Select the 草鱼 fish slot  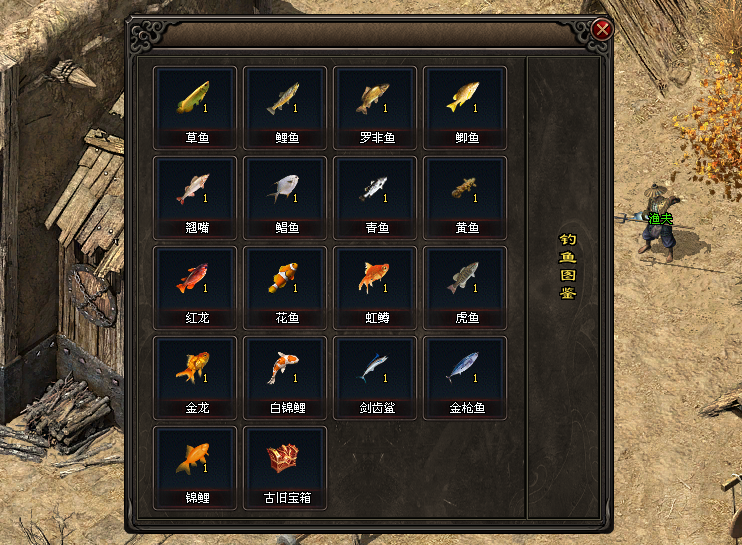pyautogui.click(x=195, y=100)
